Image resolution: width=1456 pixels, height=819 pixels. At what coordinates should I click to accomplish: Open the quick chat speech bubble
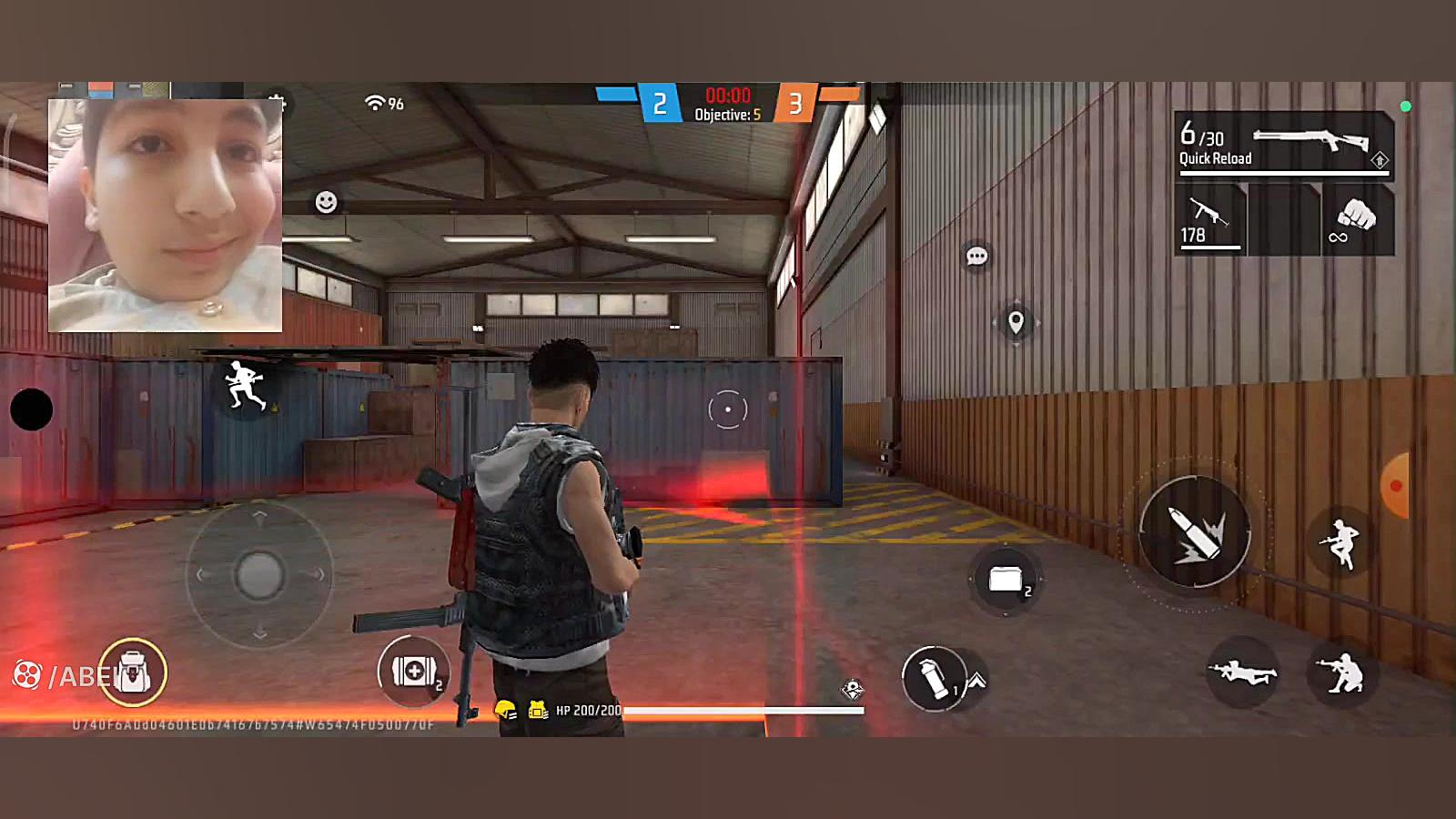976,257
